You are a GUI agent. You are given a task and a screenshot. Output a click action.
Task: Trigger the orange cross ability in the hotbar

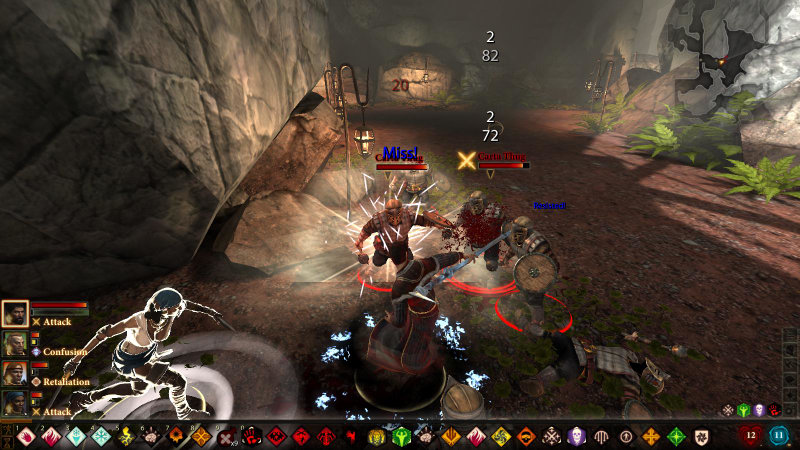(651, 436)
